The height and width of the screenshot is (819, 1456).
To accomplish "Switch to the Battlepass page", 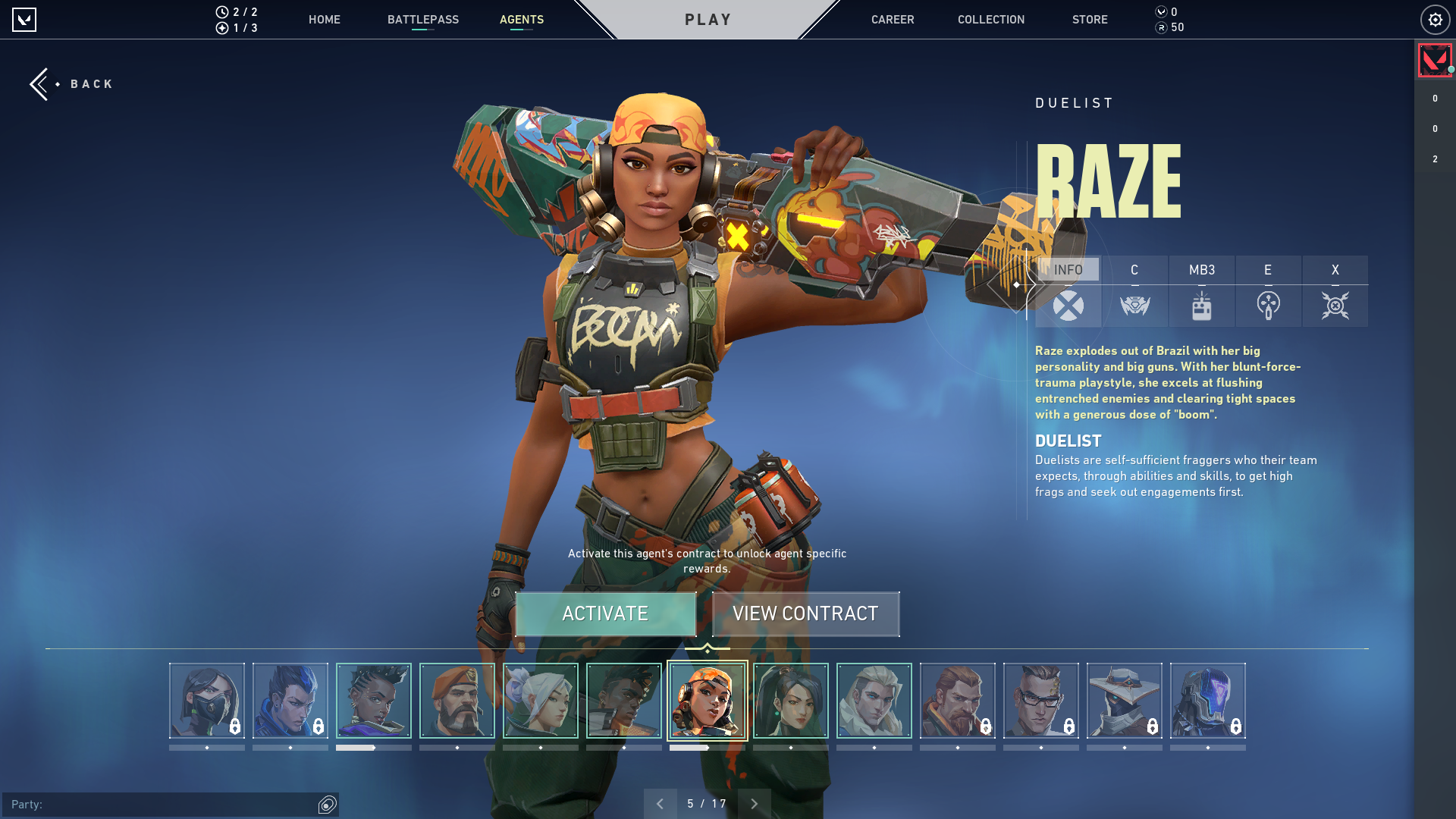I will click(422, 20).
